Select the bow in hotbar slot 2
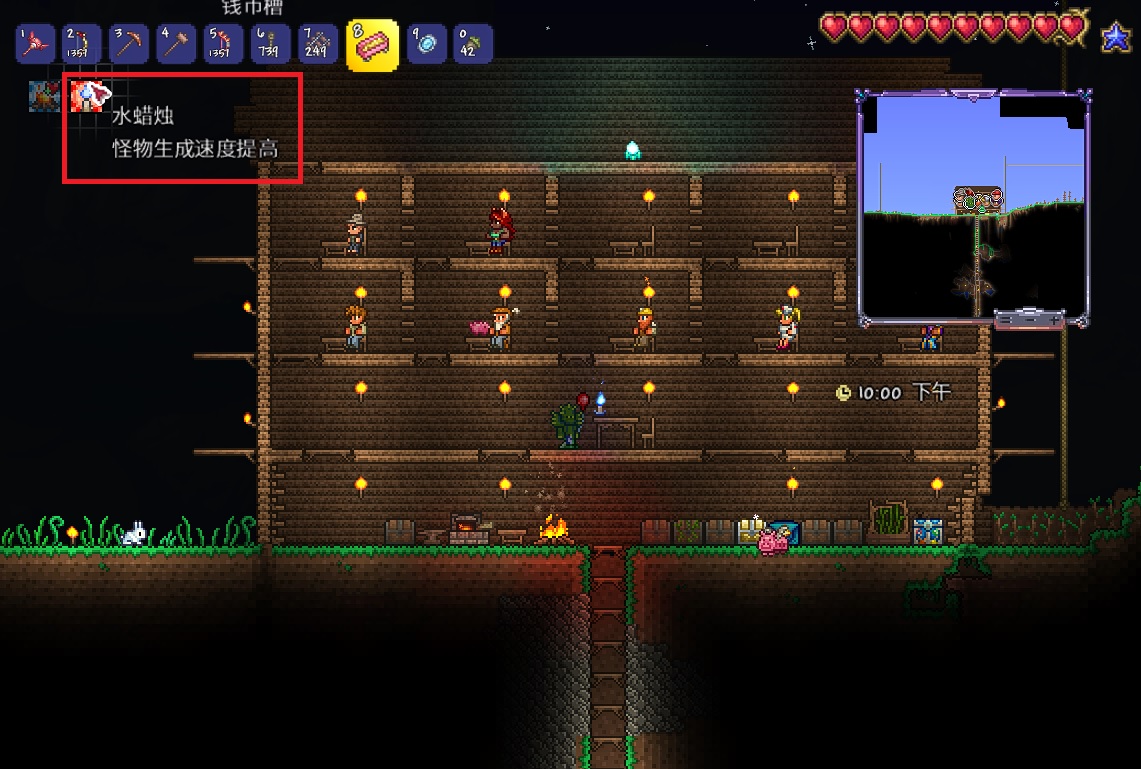The image size is (1141, 769). click(82, 44)
